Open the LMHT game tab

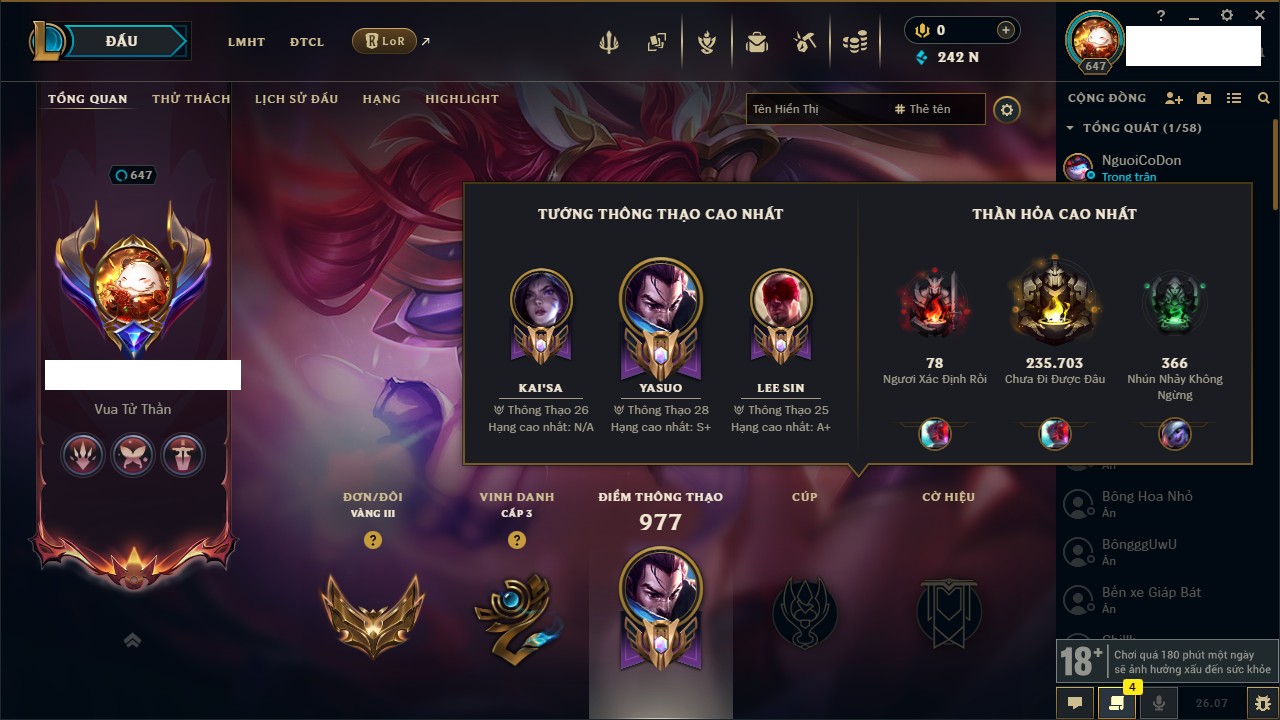tap(246, 42)
